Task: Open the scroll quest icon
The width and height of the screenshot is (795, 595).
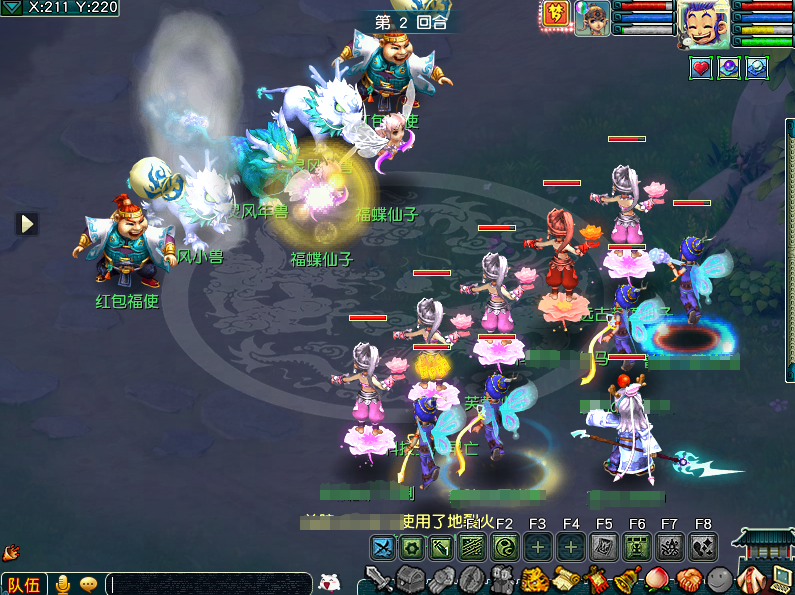Action: pos(567,578)
